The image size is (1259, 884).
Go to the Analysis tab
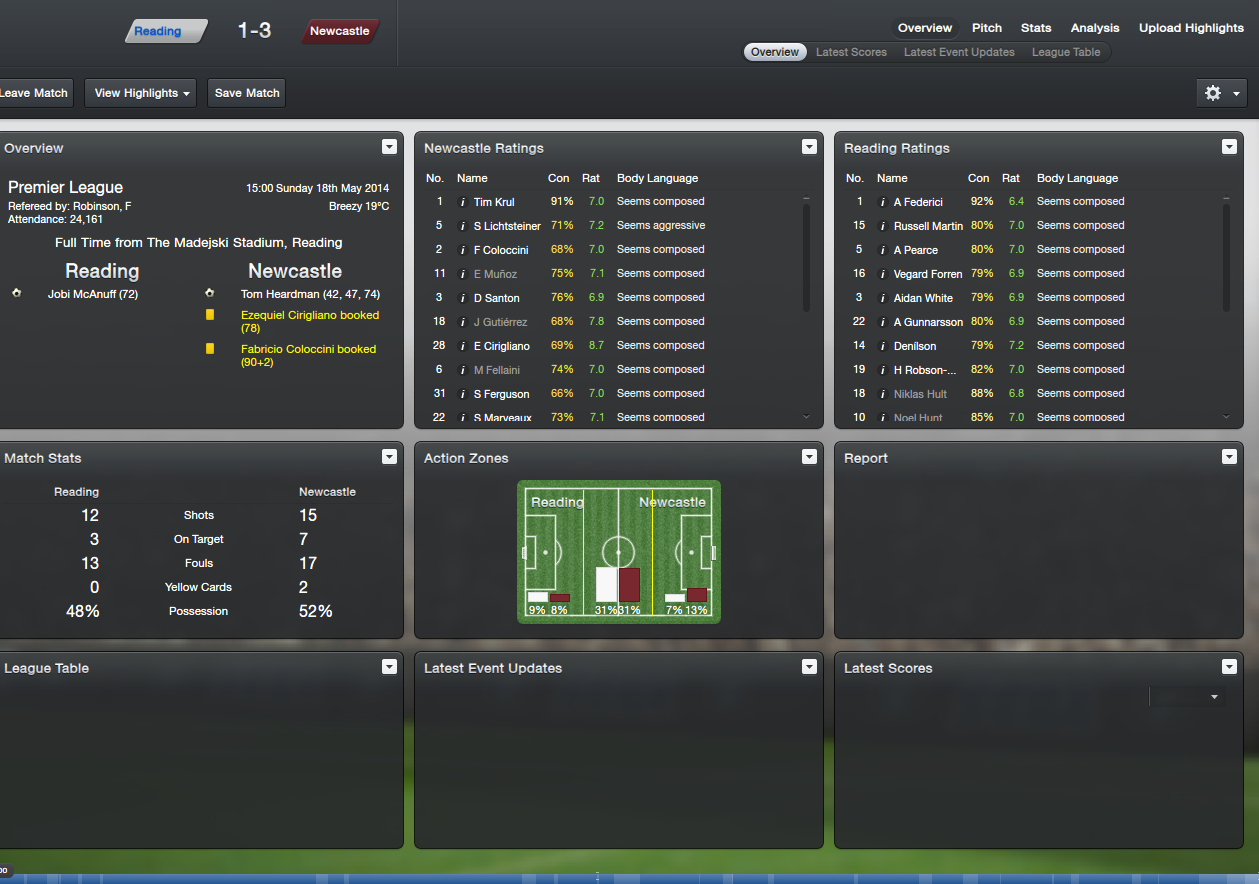(x=1095, y=28)
